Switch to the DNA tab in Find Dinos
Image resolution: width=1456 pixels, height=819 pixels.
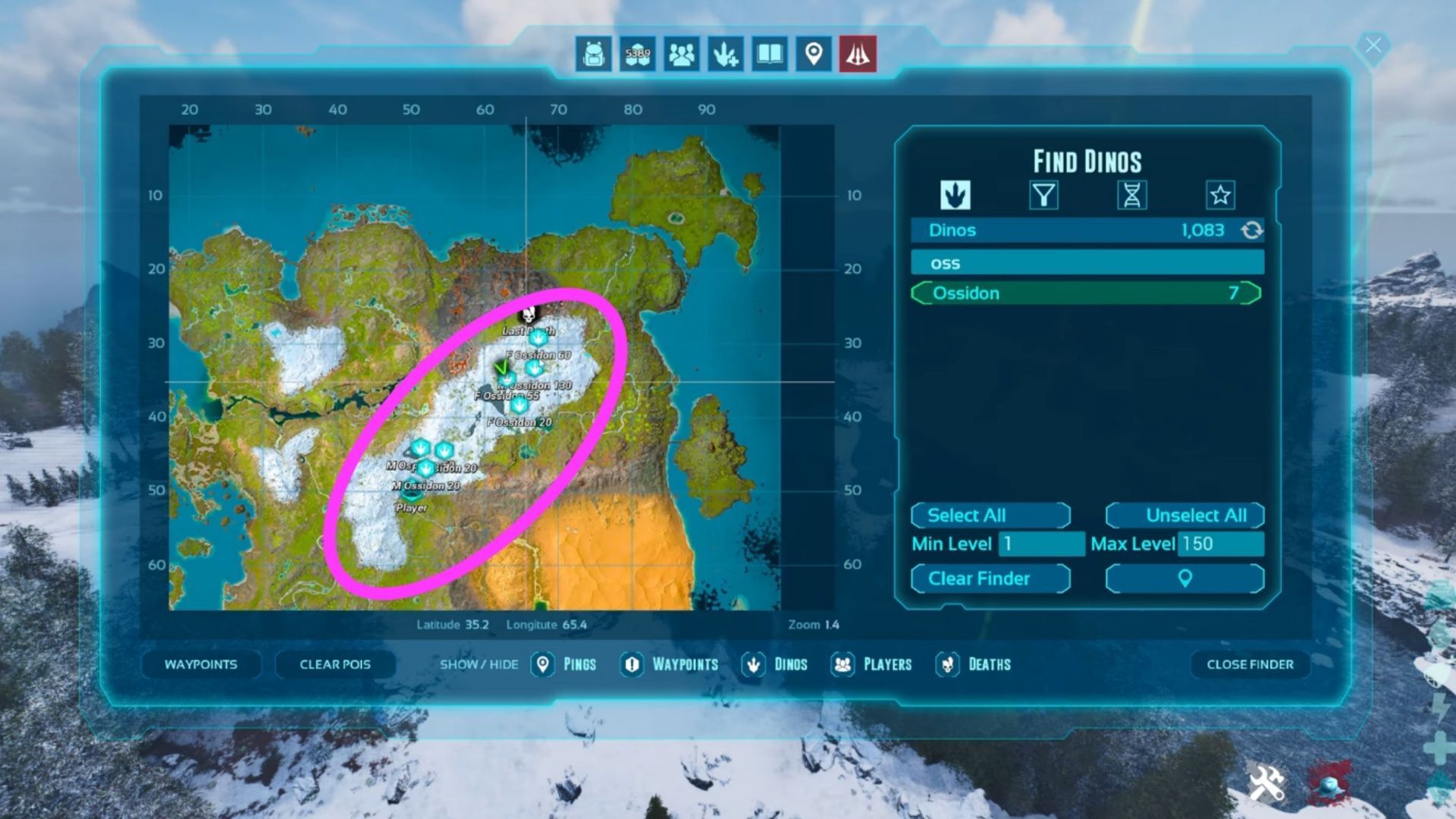point(1131,195)
